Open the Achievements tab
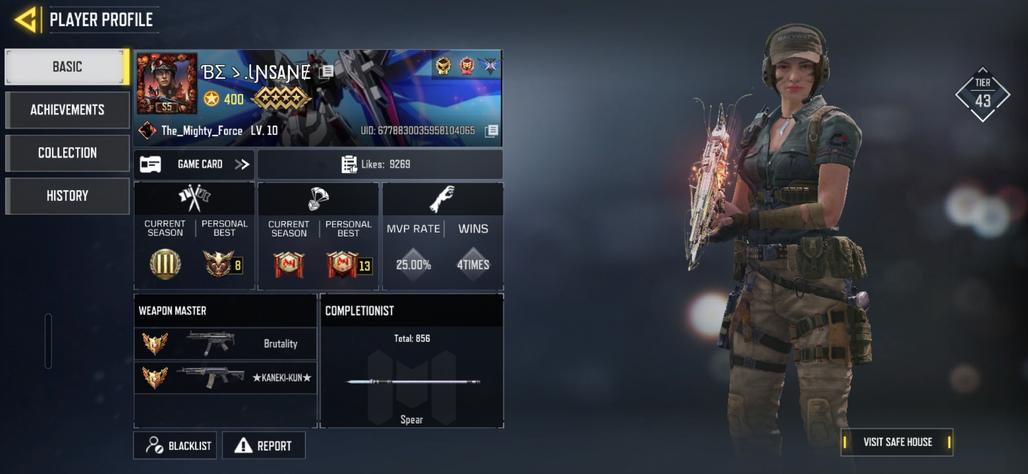Viewport: 1028px width, 474px height. pos(67,110)
